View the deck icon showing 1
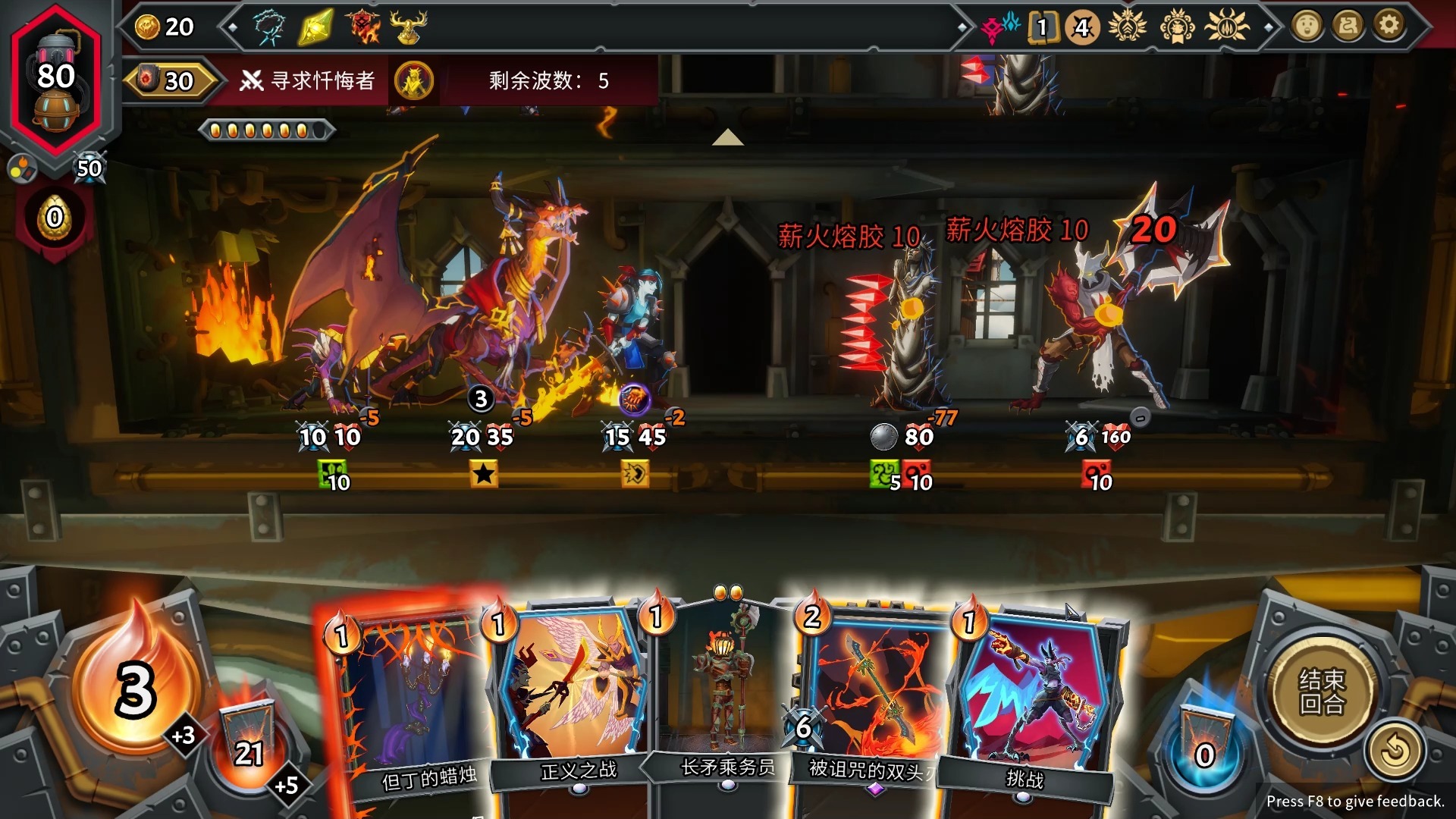The width and height of the screenshot is (1456, 819). point(1042,27)
